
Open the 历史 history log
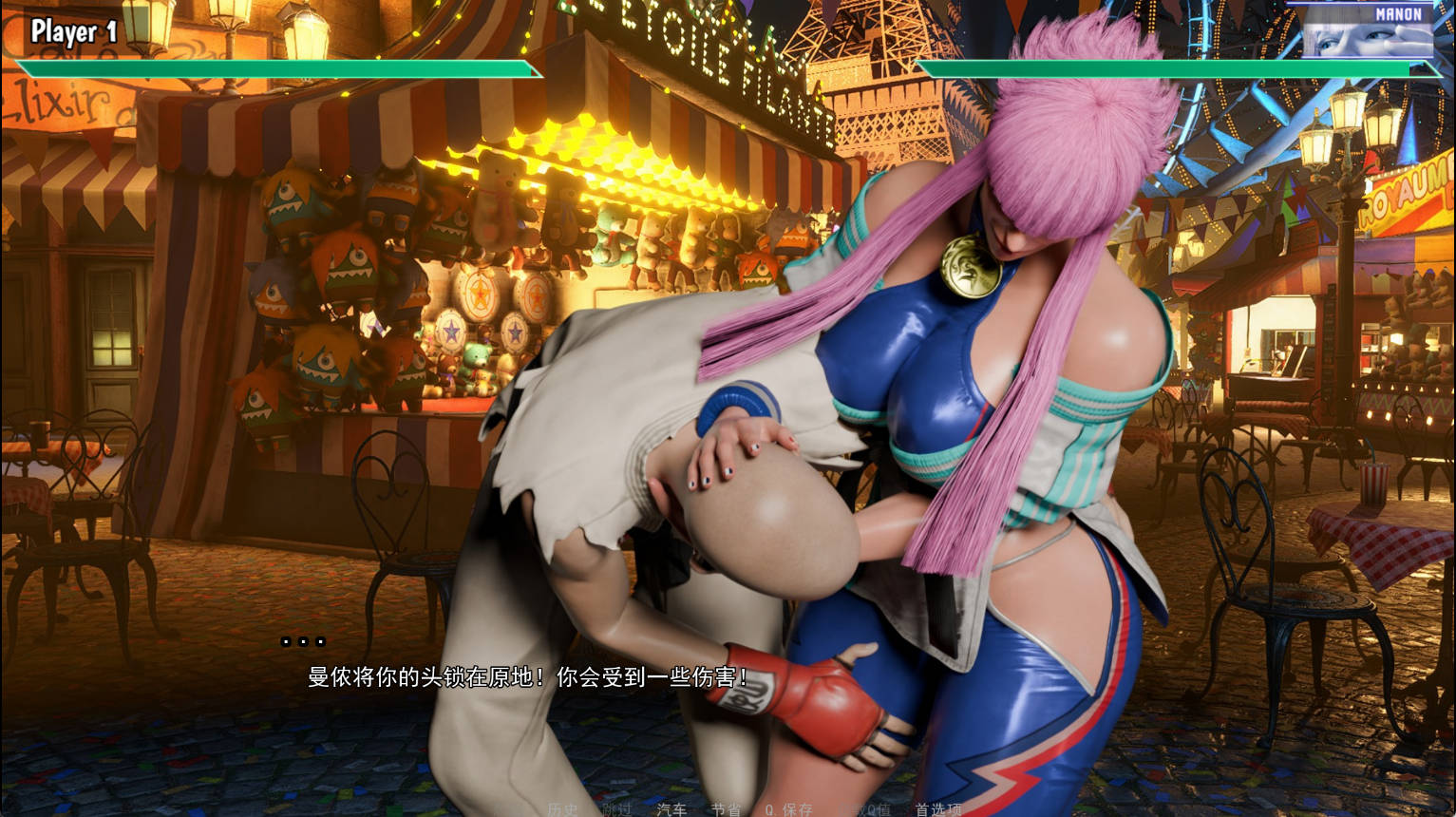562,809
